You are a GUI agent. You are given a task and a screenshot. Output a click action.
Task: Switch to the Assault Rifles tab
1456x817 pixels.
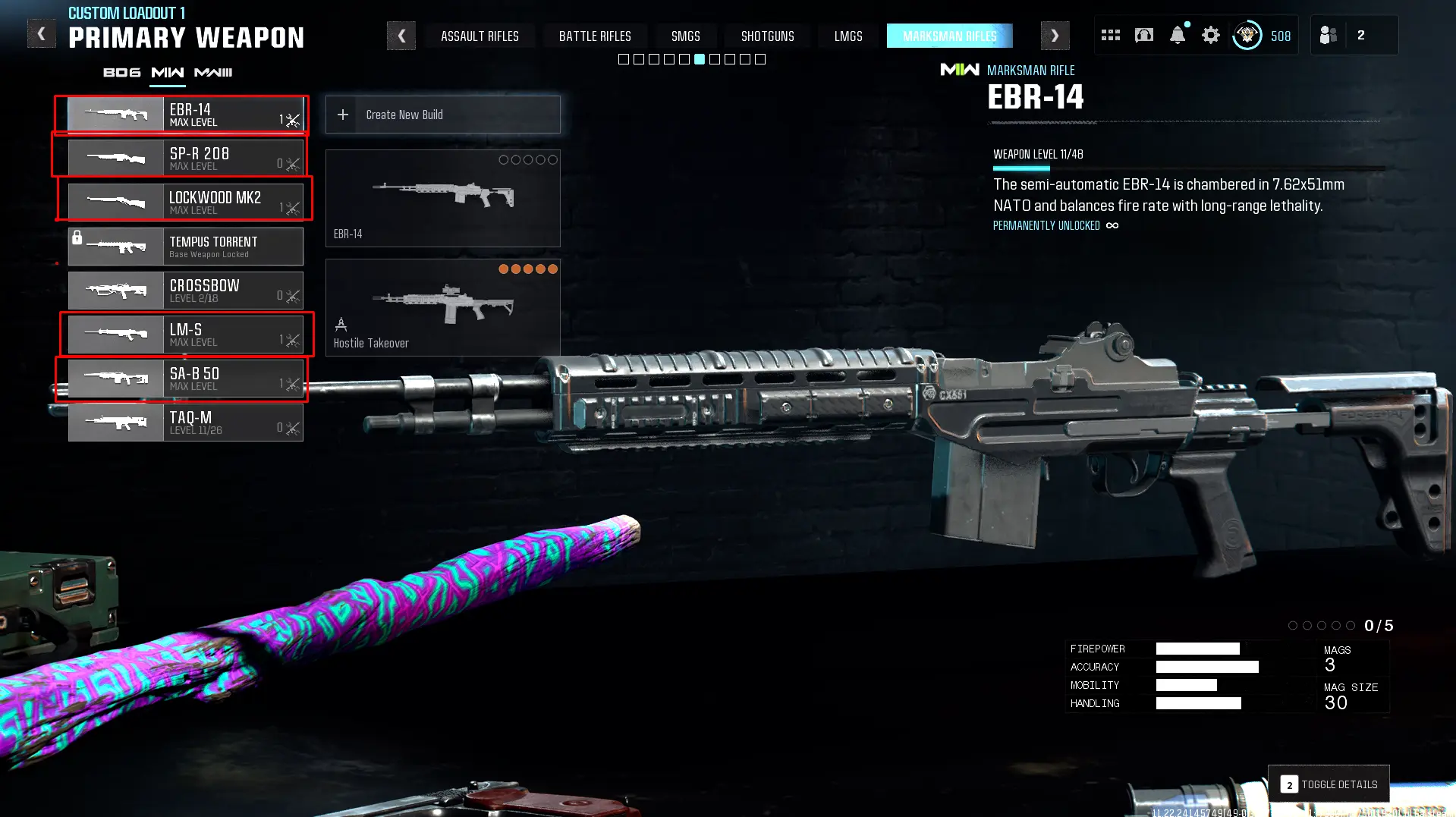coord(480,36)
